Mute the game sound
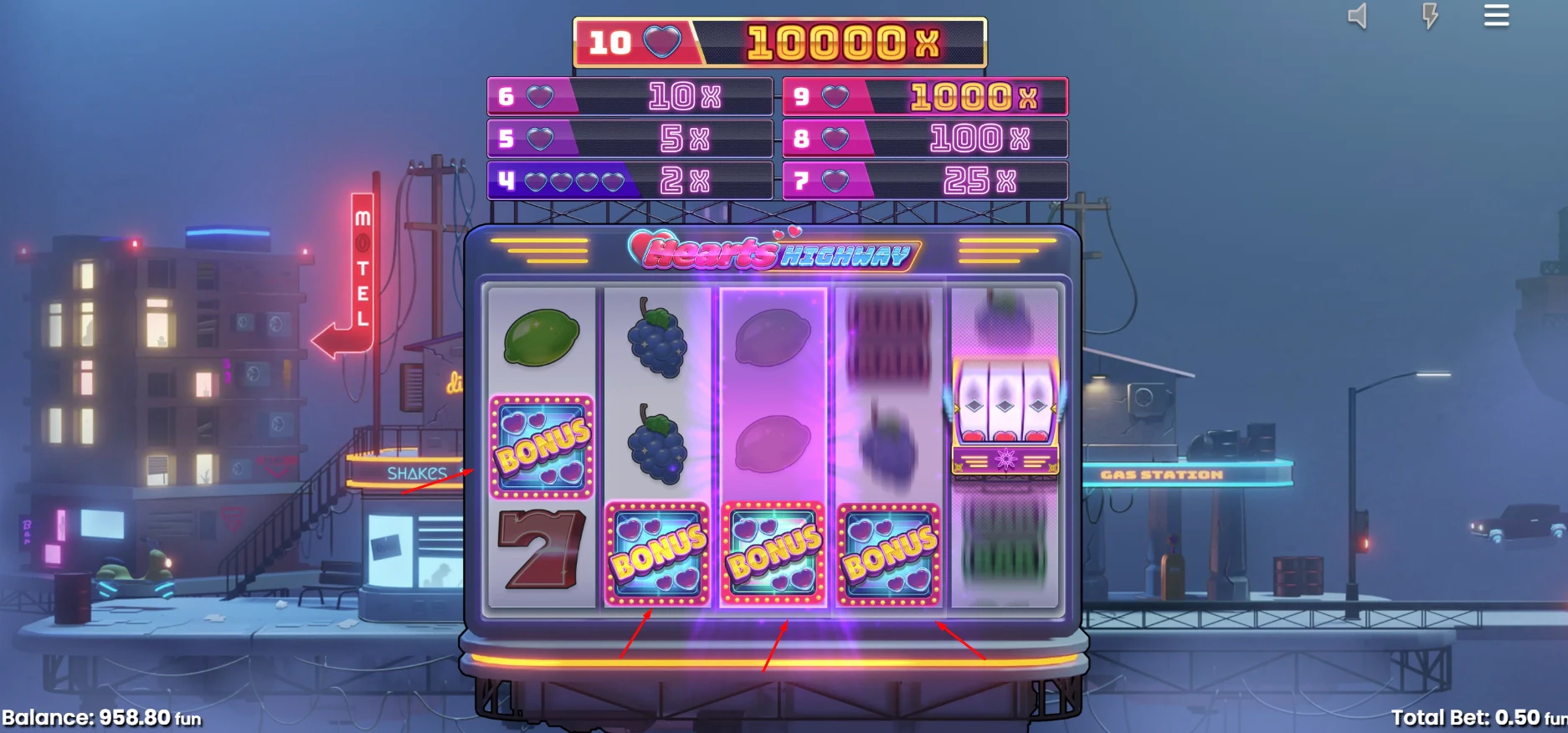The width and height of the screenshot is (1568, 733). [x=1357, y=16]
